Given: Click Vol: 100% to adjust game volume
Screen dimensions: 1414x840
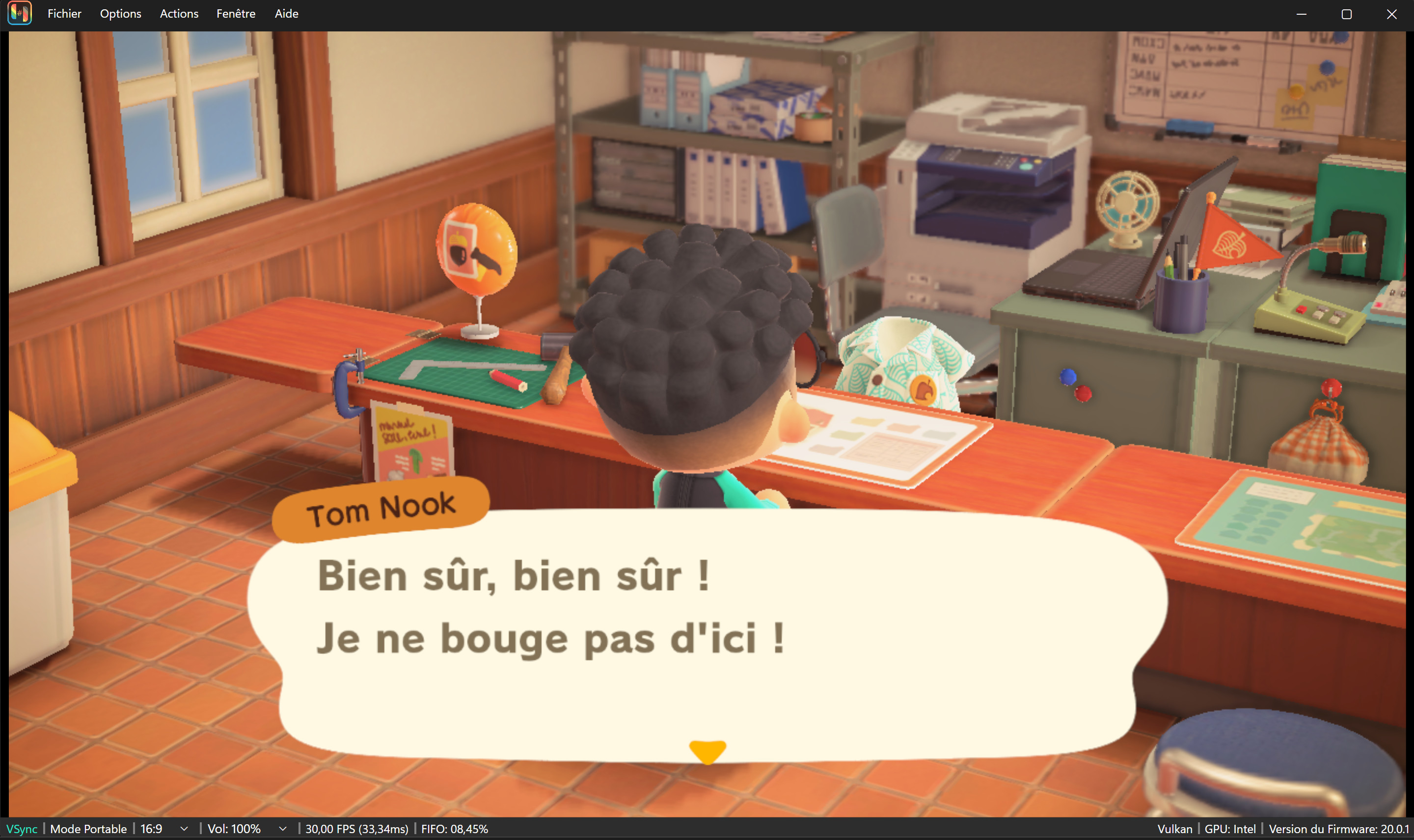Looking at the screenshot, I should pyautogui.click(x=234, y=829).
